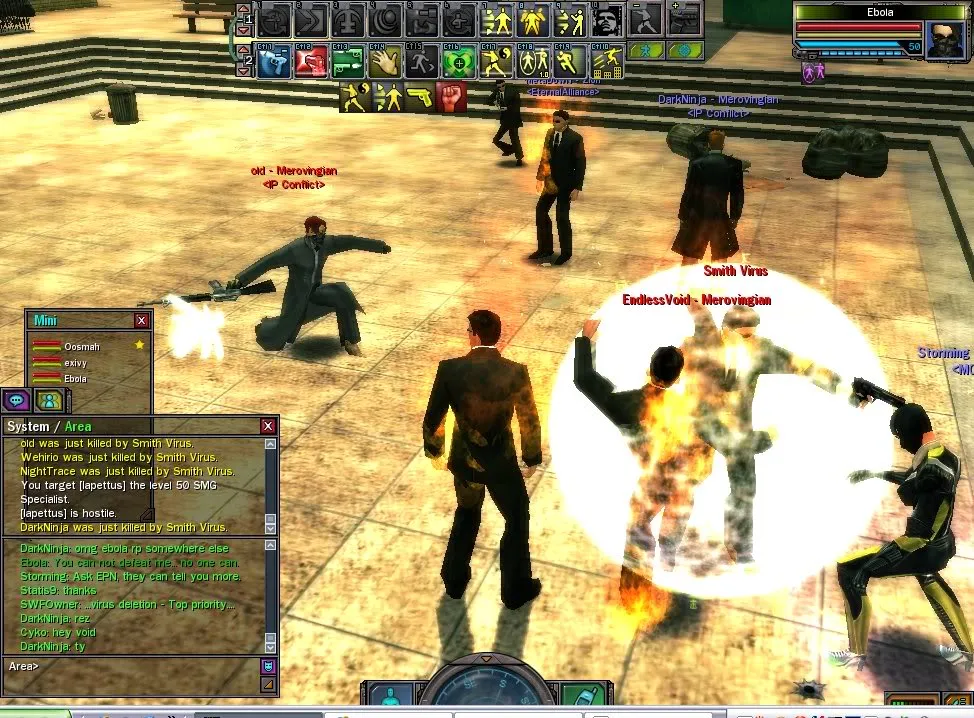The width and height of the screenshot is (974, 718).
Task: Click the red gun ability slot
Action: [x=311, y=62]
